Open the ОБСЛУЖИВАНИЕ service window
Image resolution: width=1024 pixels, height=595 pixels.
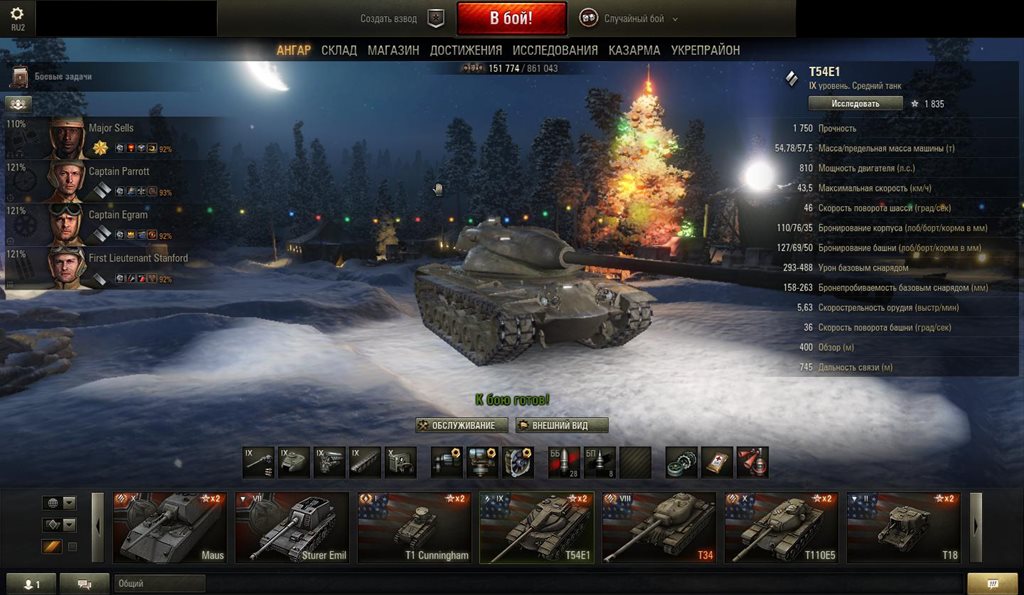pos(462,425)
